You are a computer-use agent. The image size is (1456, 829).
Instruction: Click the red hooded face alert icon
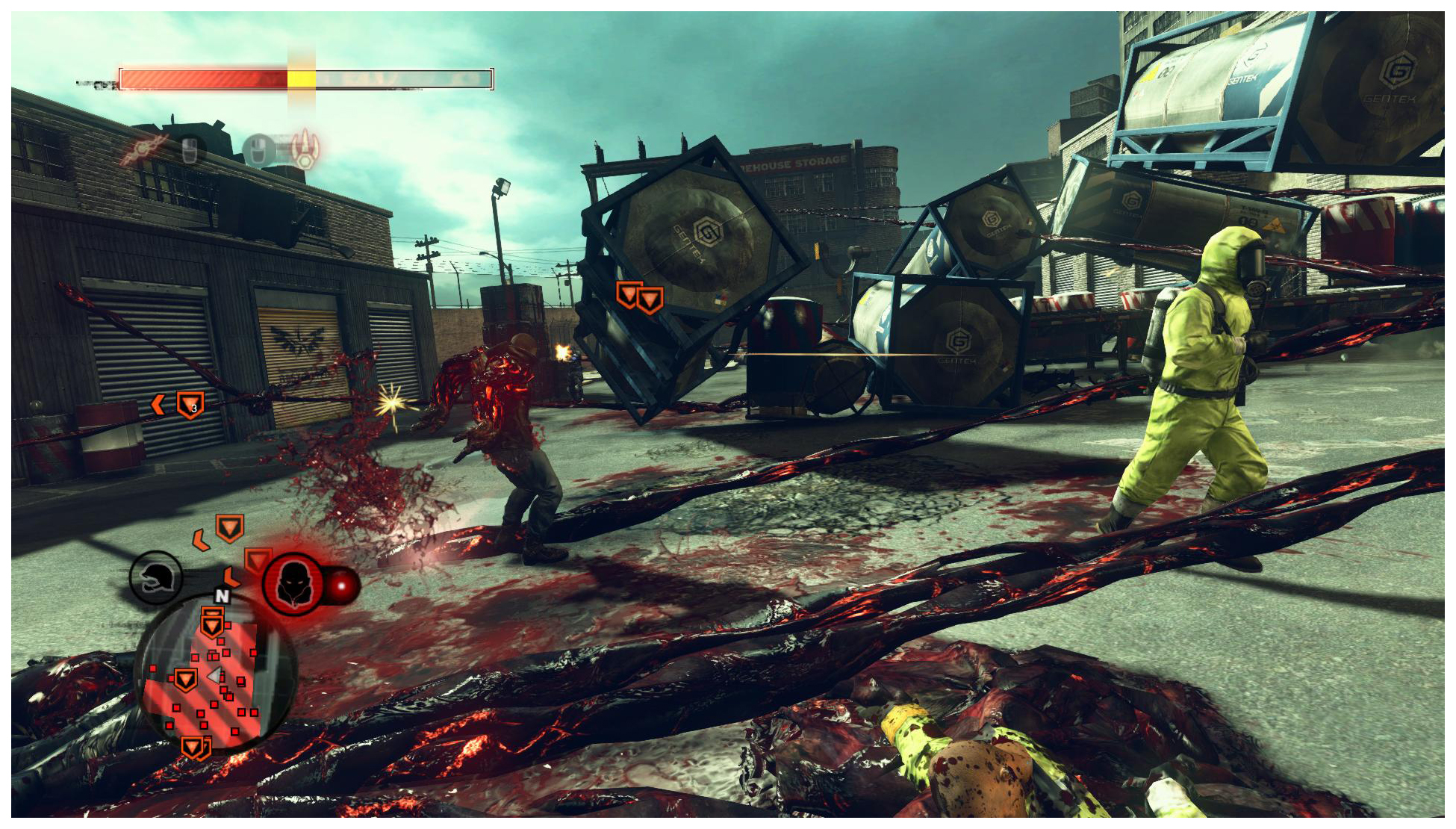(x=293, y=584)
